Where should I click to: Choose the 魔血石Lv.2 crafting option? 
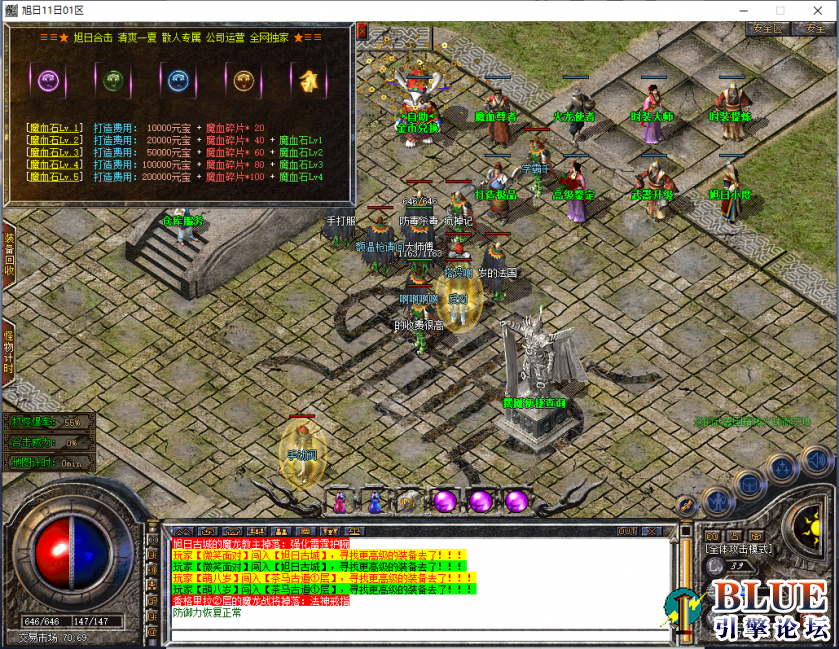[x=54, y=140]
